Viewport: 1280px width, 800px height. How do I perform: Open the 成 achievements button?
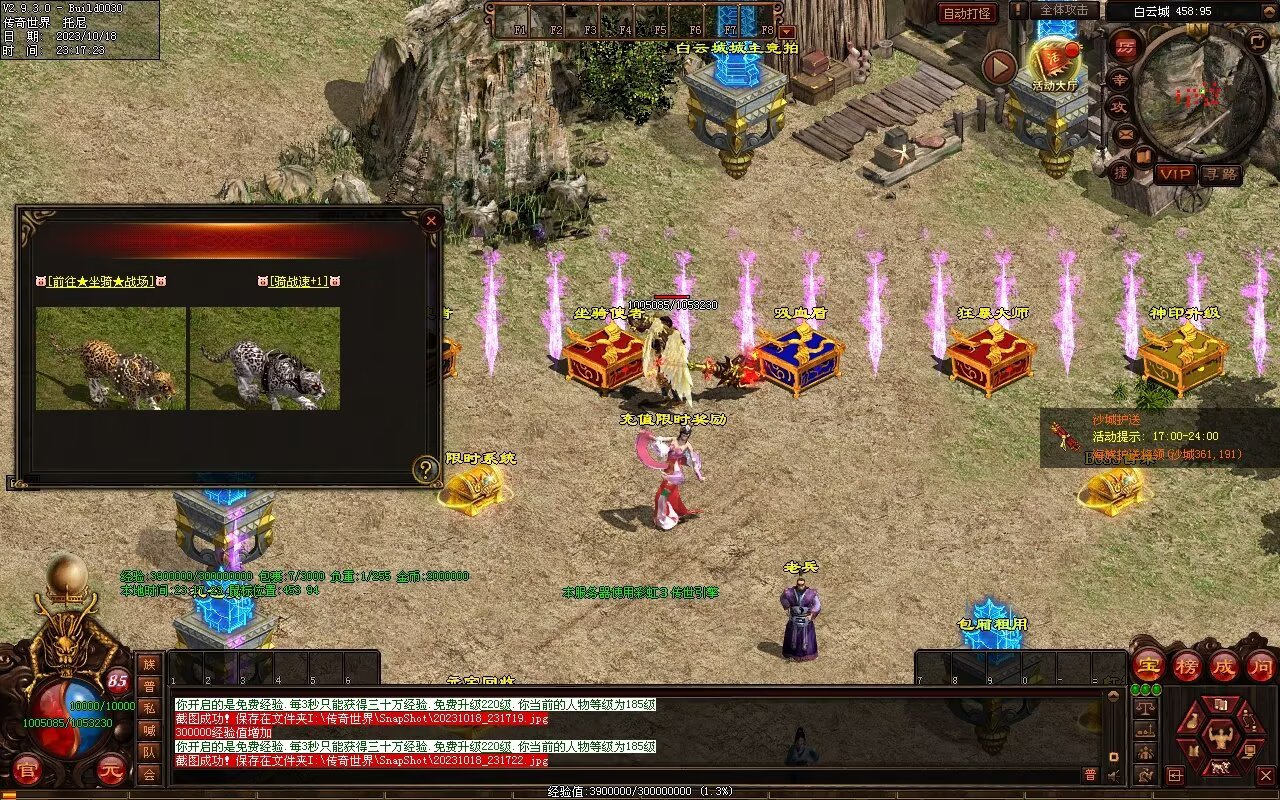pos(1224,665)
